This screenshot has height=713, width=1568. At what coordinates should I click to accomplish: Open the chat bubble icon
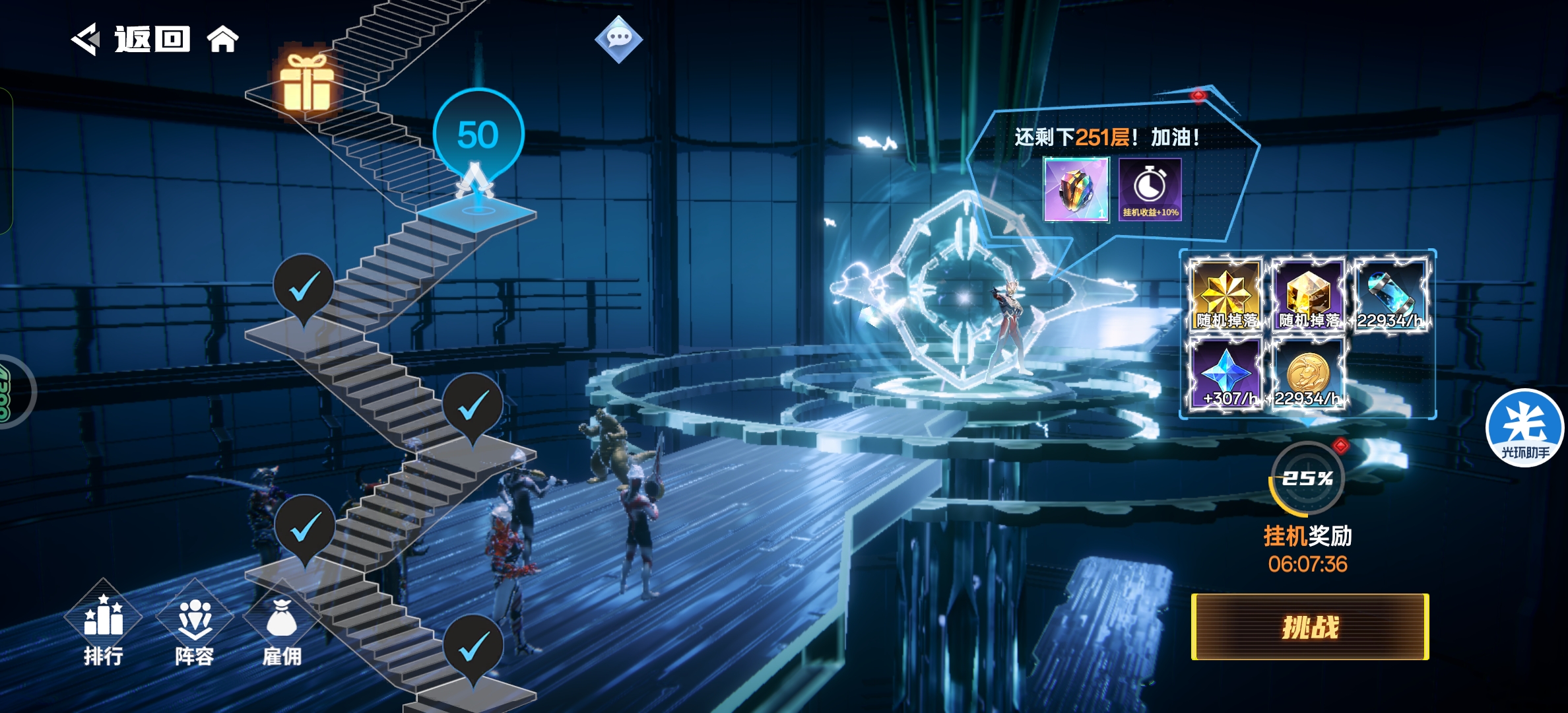click(618, 39)
